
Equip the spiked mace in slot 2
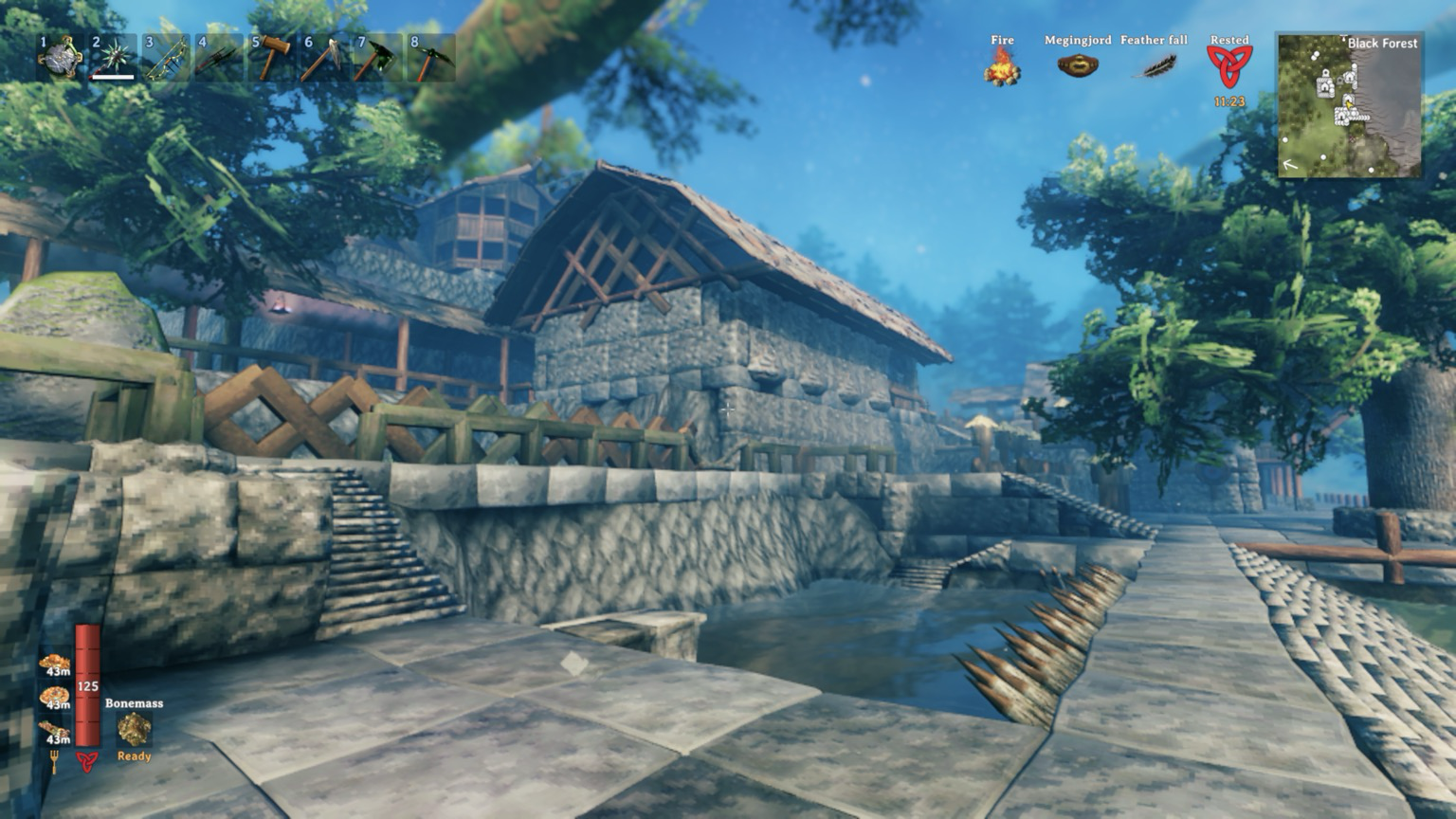click(113, 59)
